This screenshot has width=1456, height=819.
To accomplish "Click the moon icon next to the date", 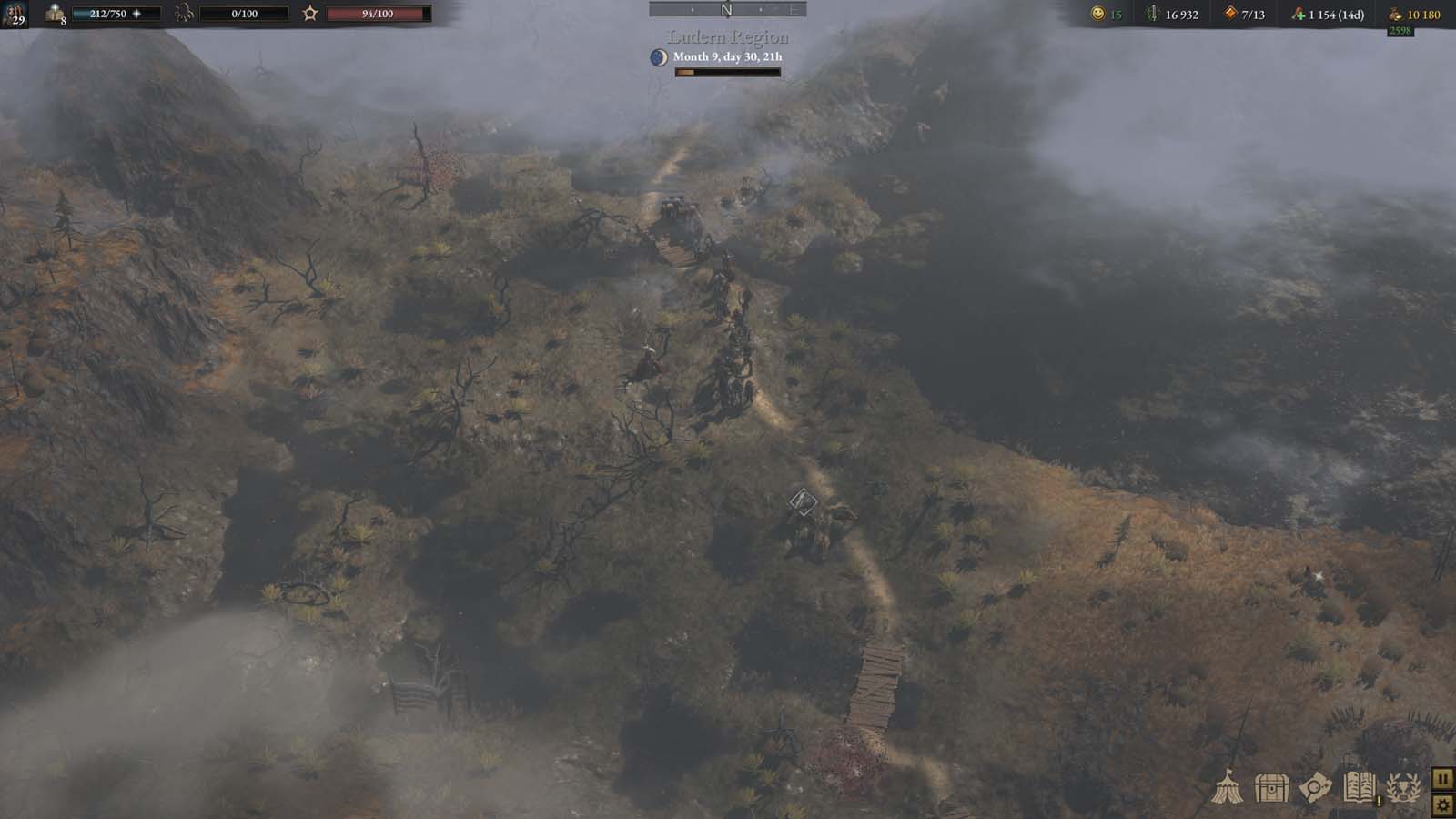I will pyautogui.click(x=658, y=56).
